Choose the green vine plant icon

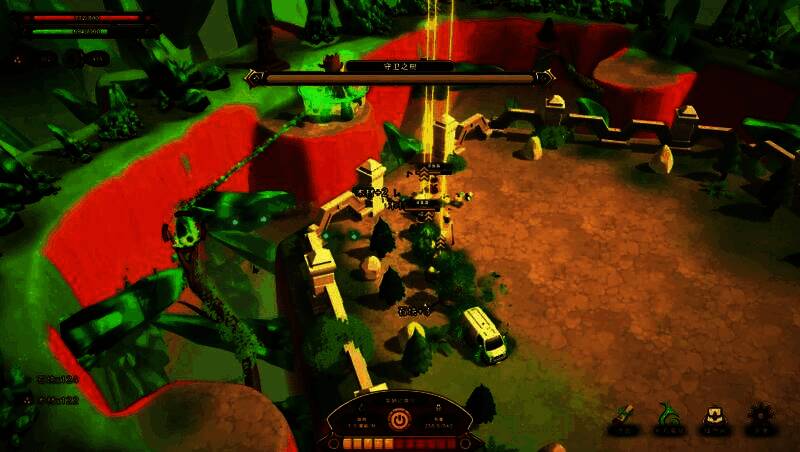(668, 417)
